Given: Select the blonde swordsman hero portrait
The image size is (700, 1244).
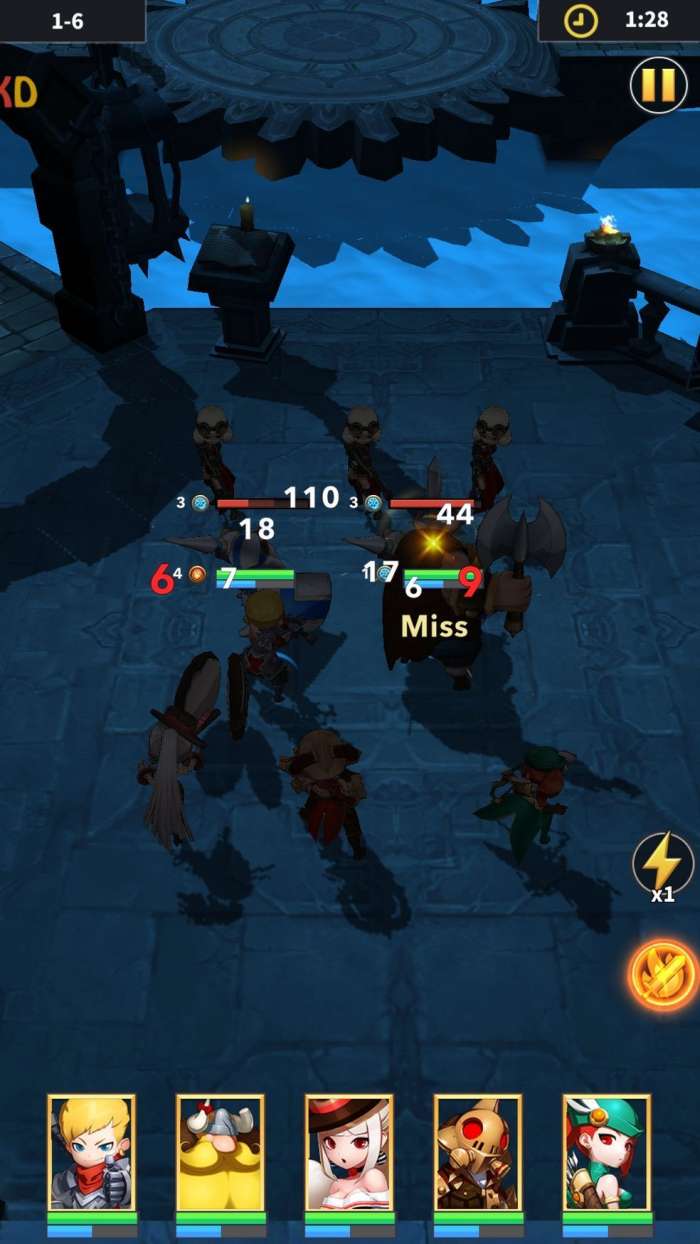Looking at the screenshot, I should (92, 1153).
